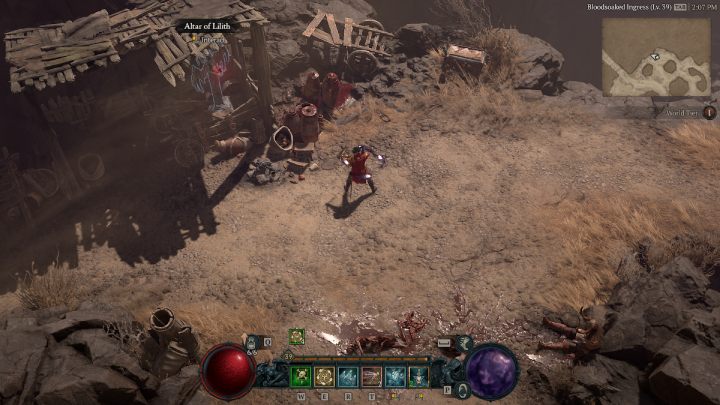The width and height of the screenshot is (720, 405).
Task: Use the healing potion next to health globe
Action: (x=252, y=342)
